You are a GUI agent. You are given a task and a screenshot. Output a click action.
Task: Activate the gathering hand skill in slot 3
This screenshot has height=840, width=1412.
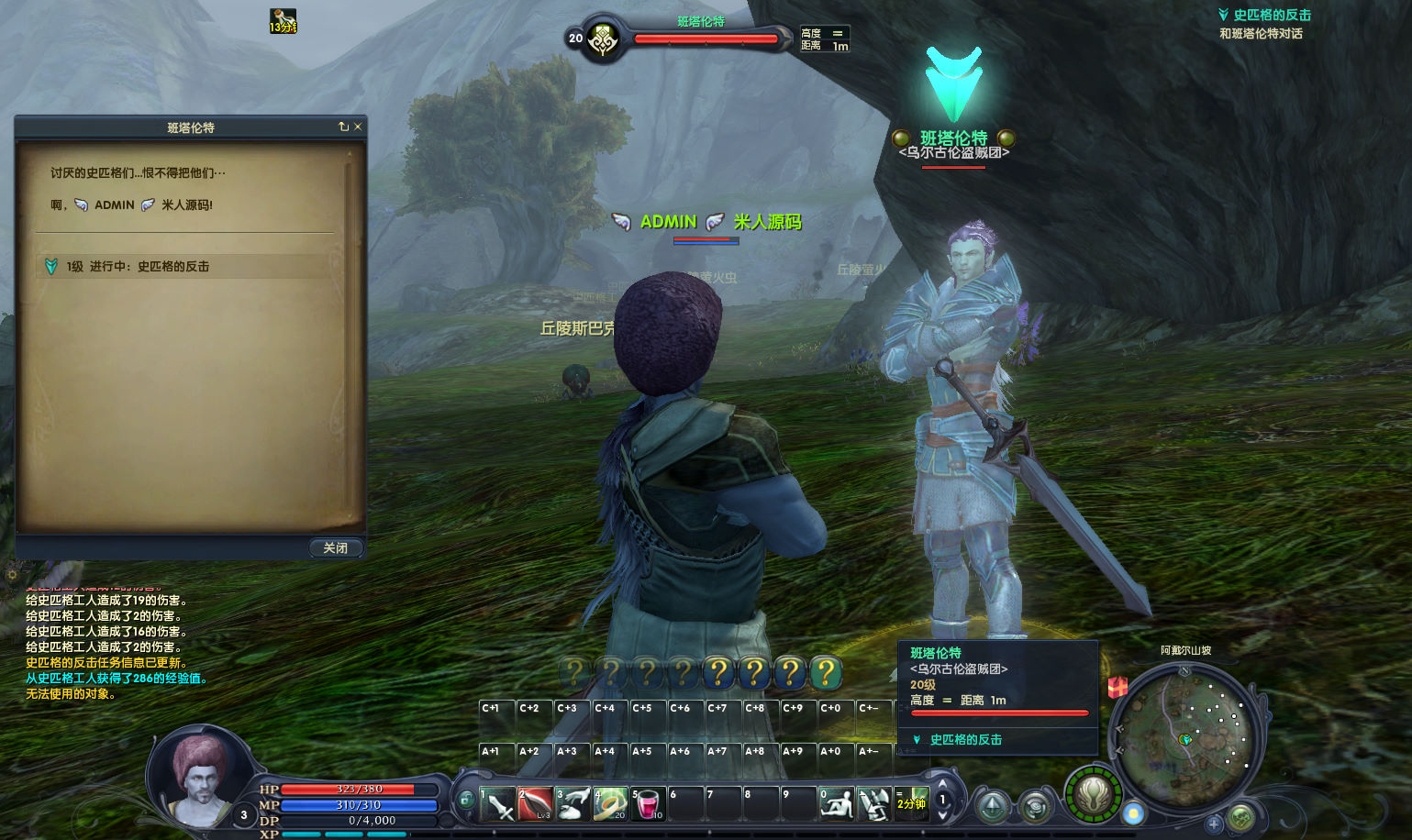point(573,804)
